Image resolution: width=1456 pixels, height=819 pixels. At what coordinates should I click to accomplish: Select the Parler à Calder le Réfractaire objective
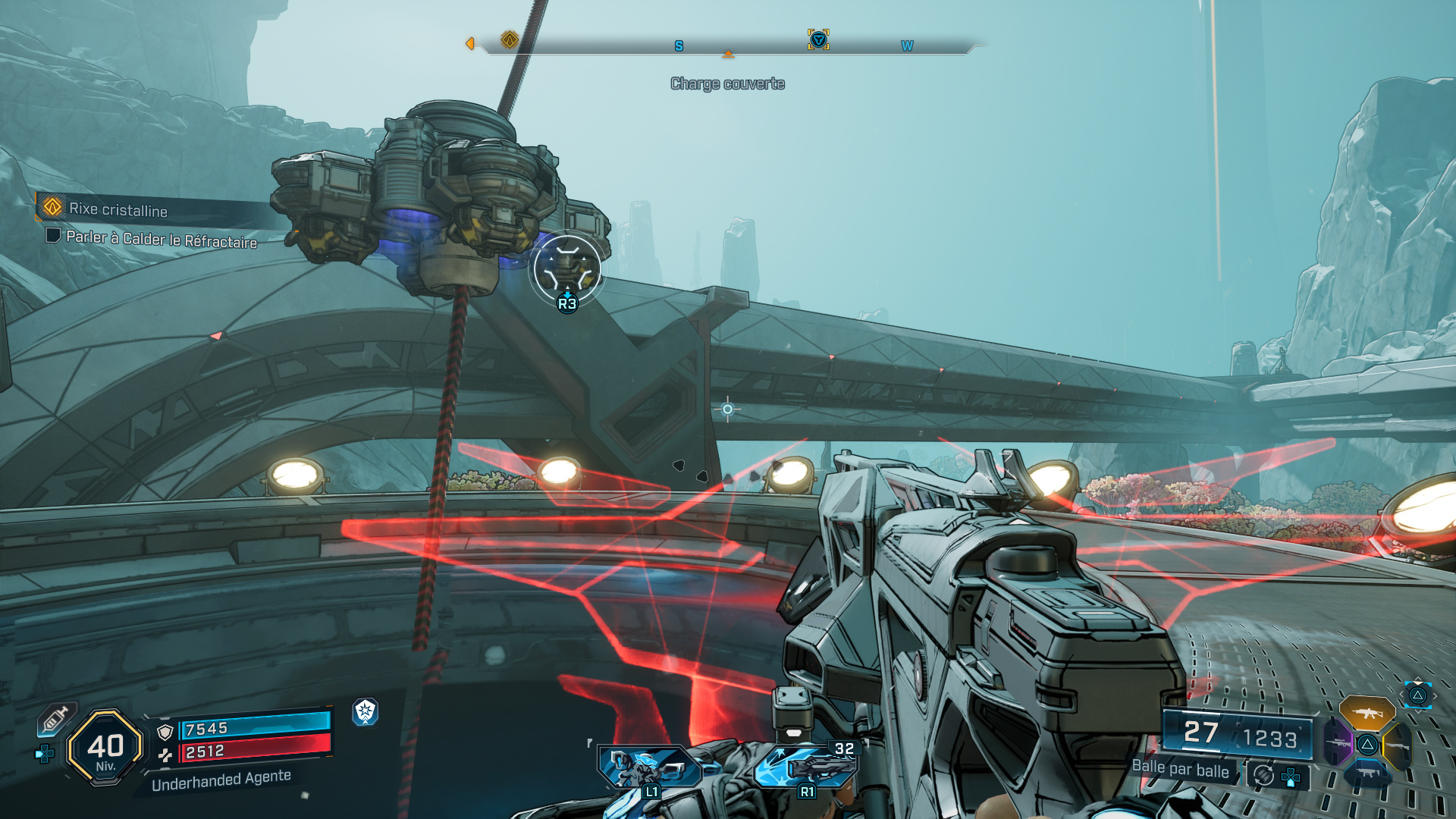[161, 239]
